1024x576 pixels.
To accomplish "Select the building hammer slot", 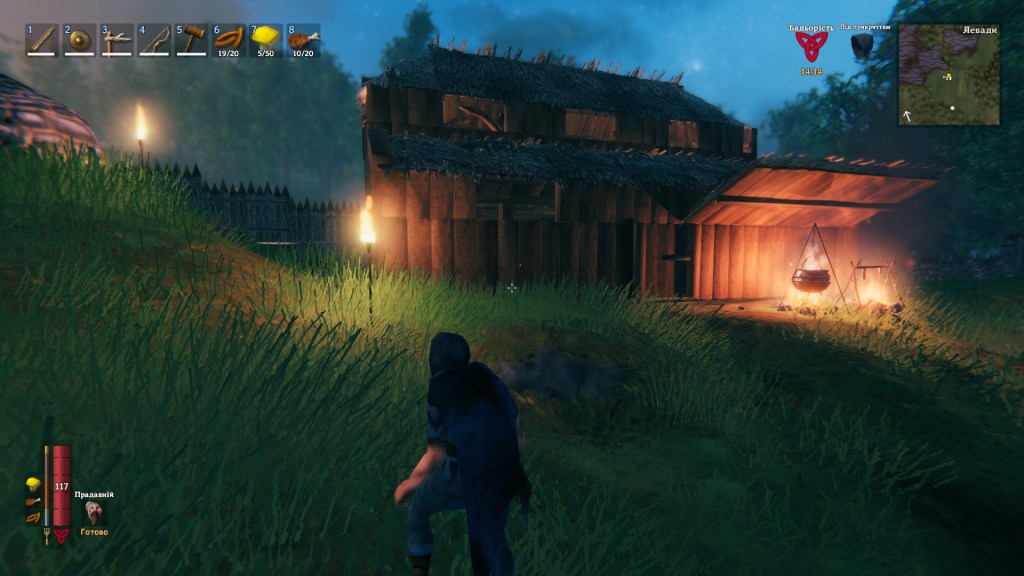I will [191, 40].
